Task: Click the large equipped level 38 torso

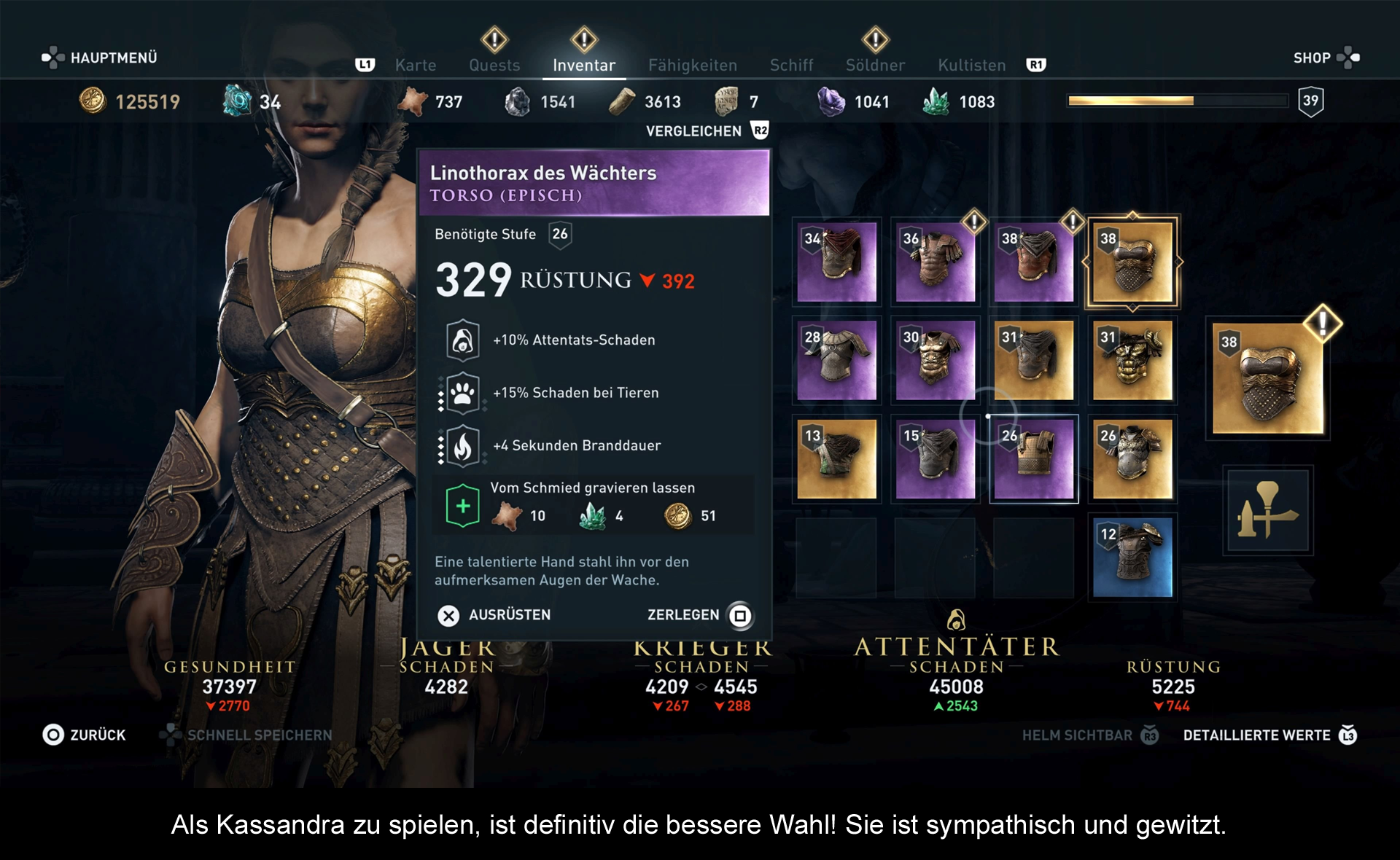Action: click(1267, 379)
